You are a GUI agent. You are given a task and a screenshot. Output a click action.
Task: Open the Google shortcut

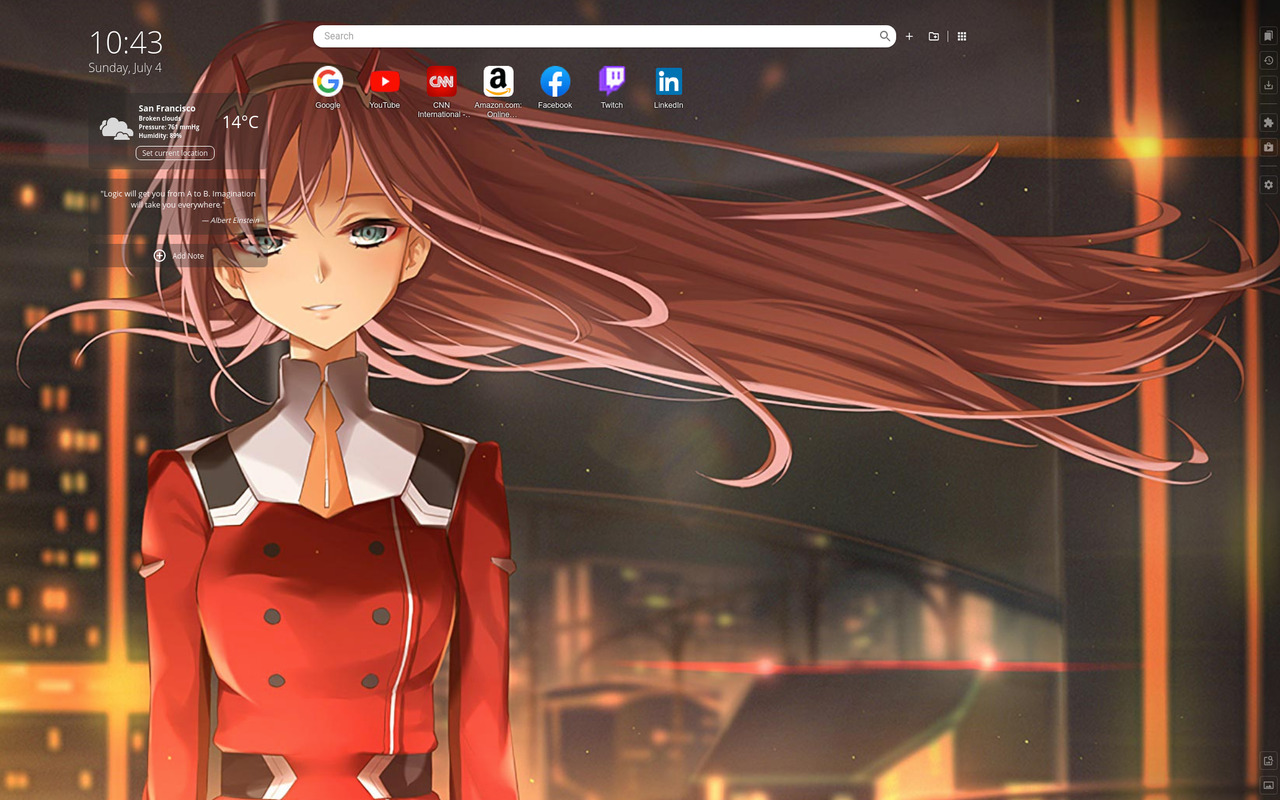click(327, 82)
